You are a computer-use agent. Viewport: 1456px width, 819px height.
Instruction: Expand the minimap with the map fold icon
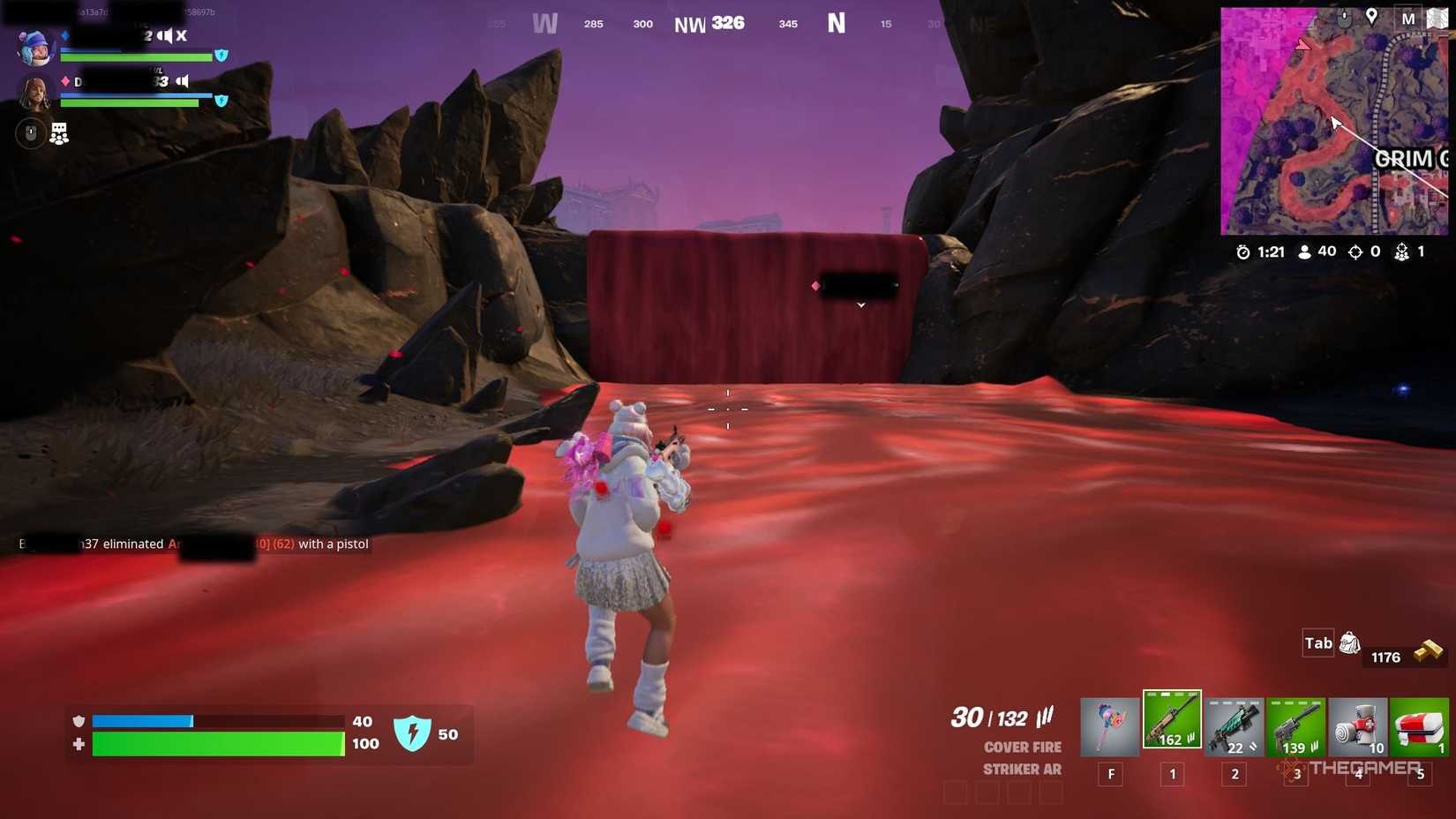(x=1437, y=17)
